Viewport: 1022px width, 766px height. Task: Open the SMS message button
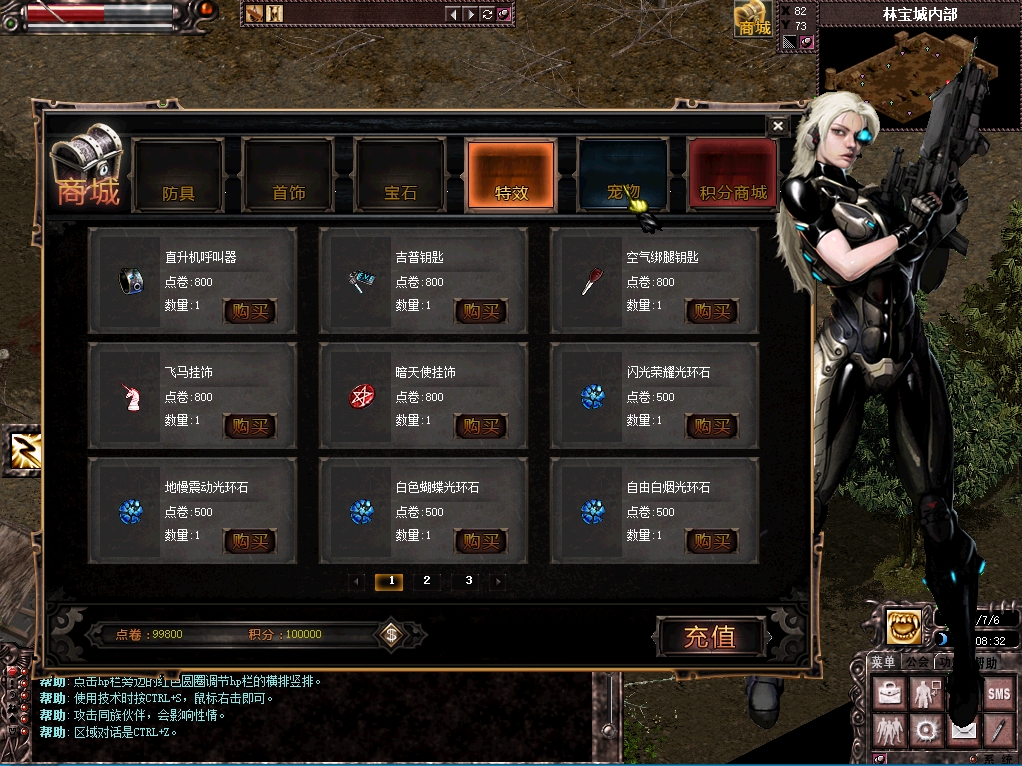998,693
